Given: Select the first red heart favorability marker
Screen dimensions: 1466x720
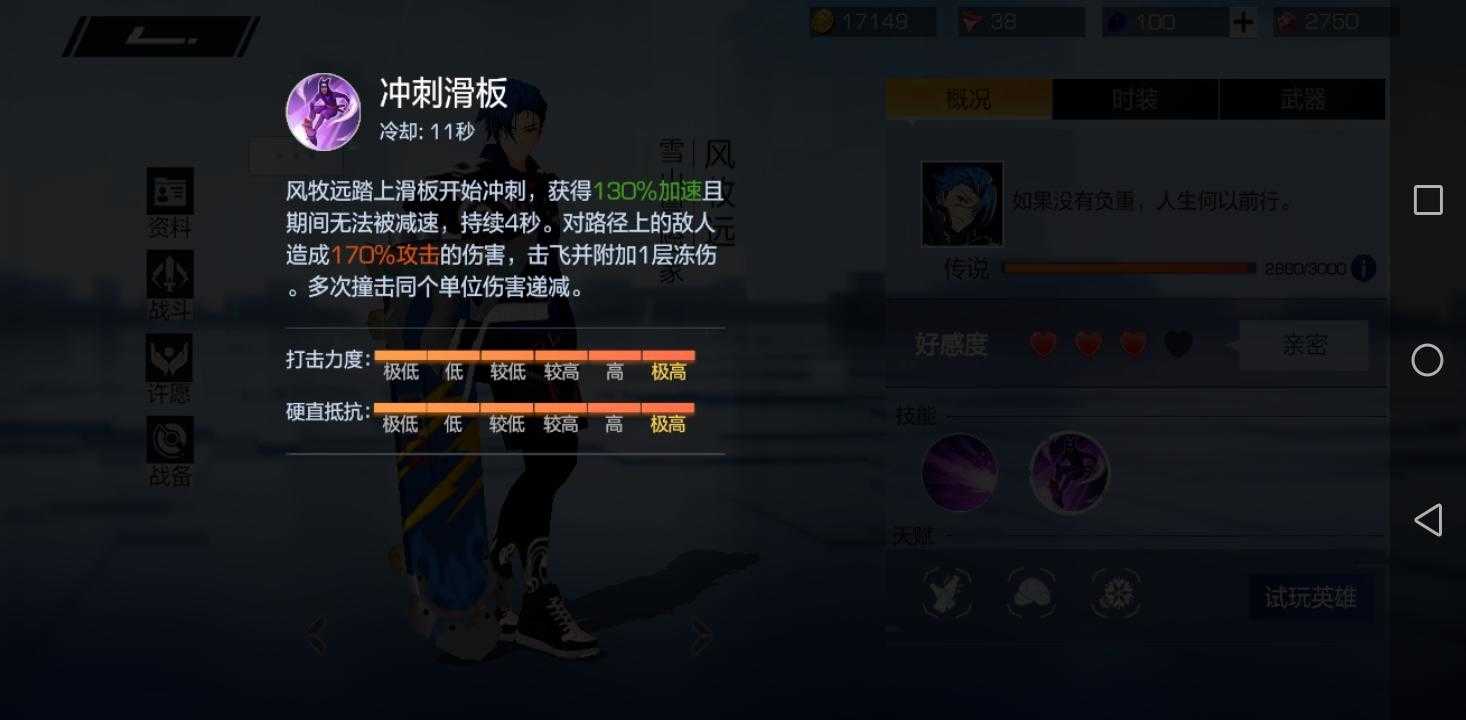Looking at the screenshot, I should pos(1043,343).
